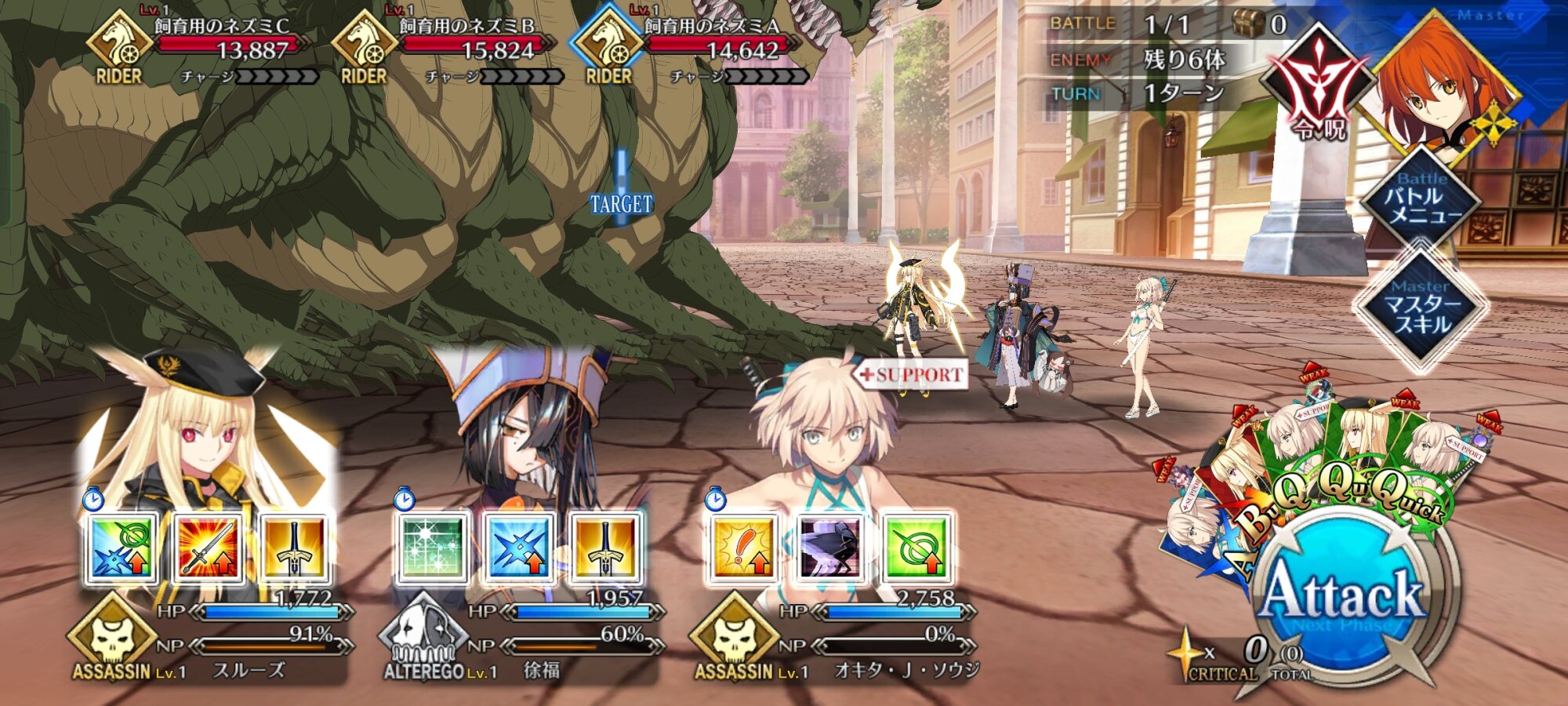Image resolution: width=1568 pixels, height=706 pixels.
Task: Use オキタ's dark crouching figure skill
Action: pos(829,548)
